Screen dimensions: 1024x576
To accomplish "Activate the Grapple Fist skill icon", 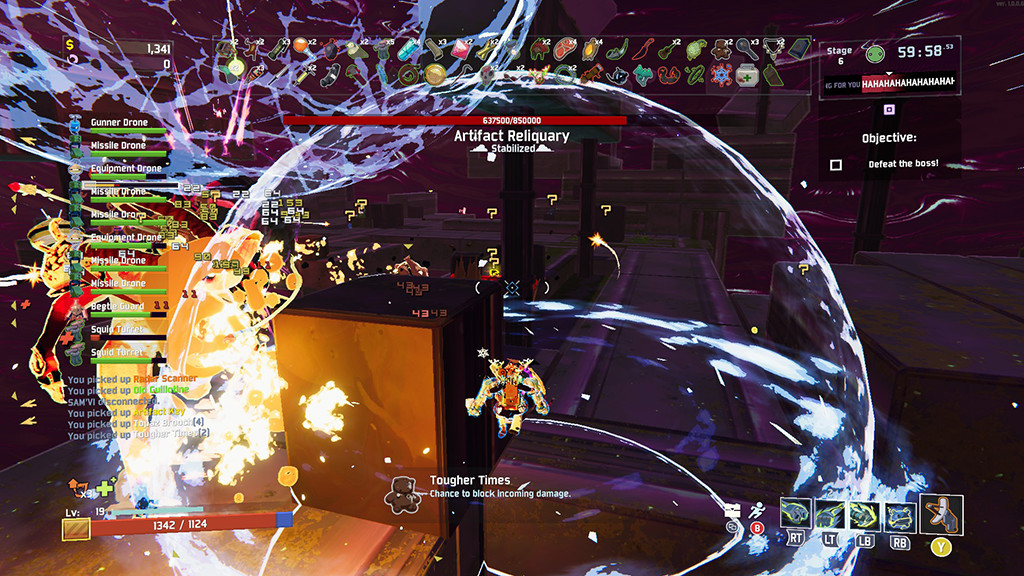I will coord(830,514).
